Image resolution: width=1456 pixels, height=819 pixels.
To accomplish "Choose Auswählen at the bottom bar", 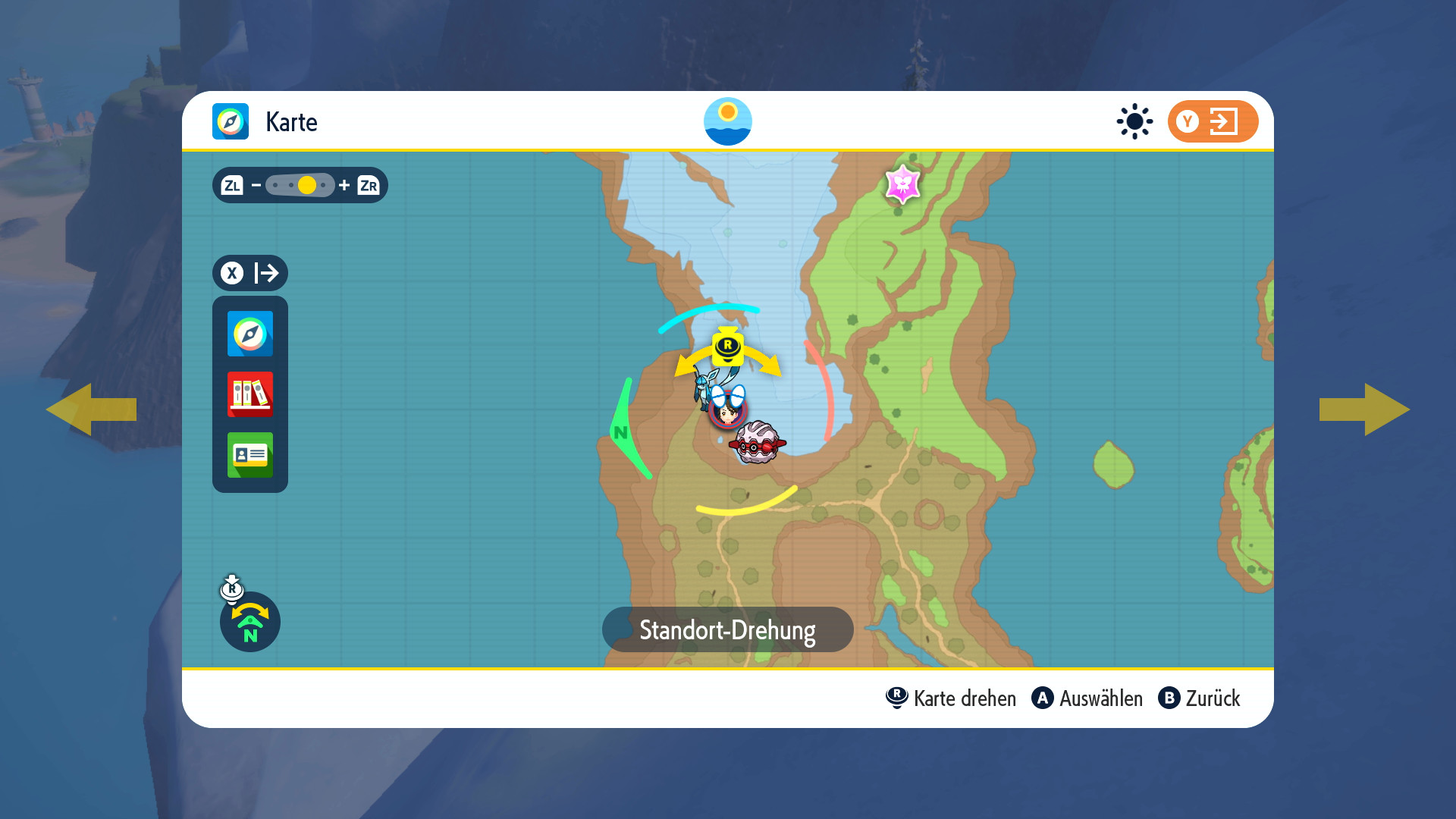I will tap(1087, 698).
